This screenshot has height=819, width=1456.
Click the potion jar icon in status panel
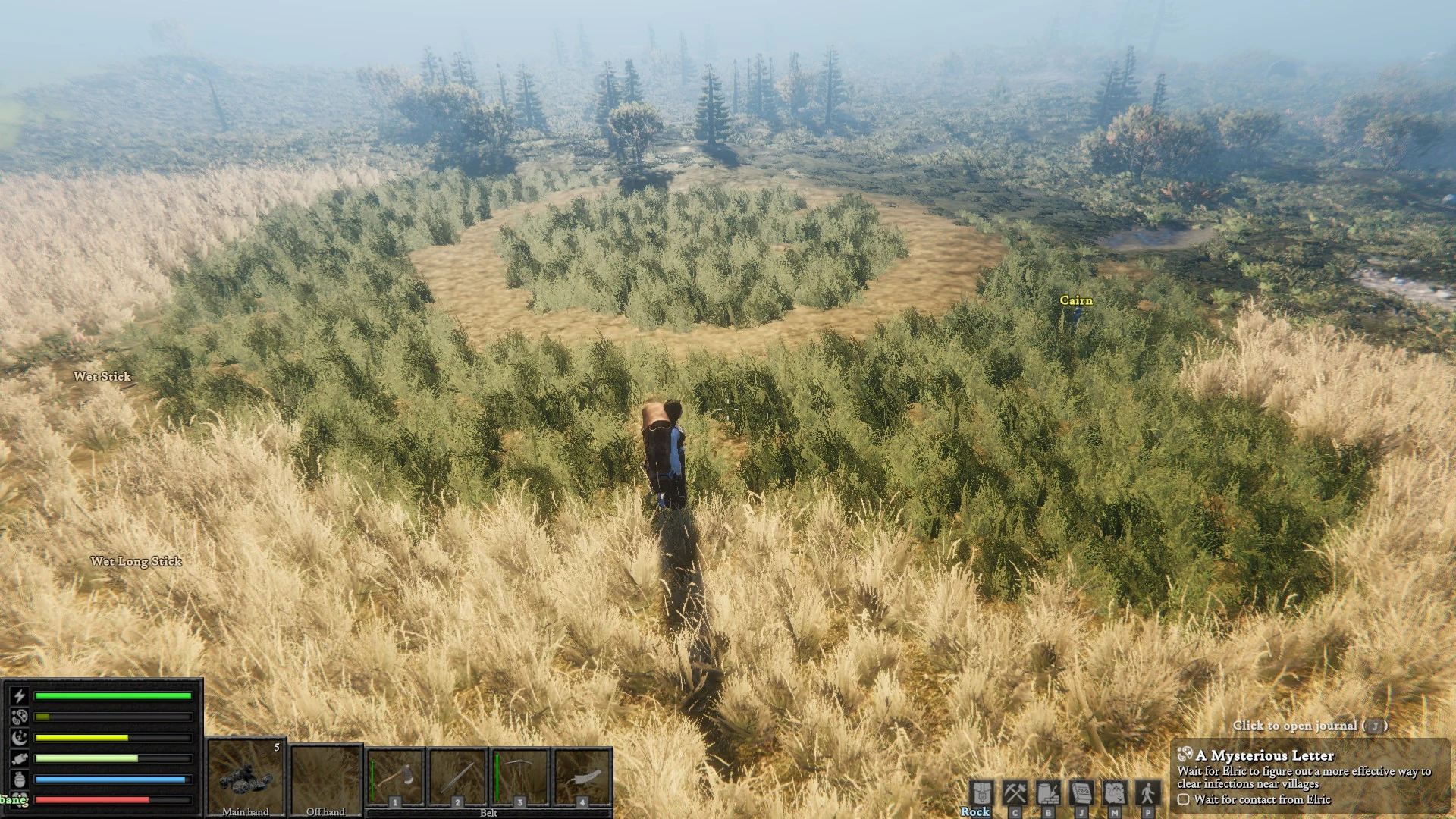[20, 779]
